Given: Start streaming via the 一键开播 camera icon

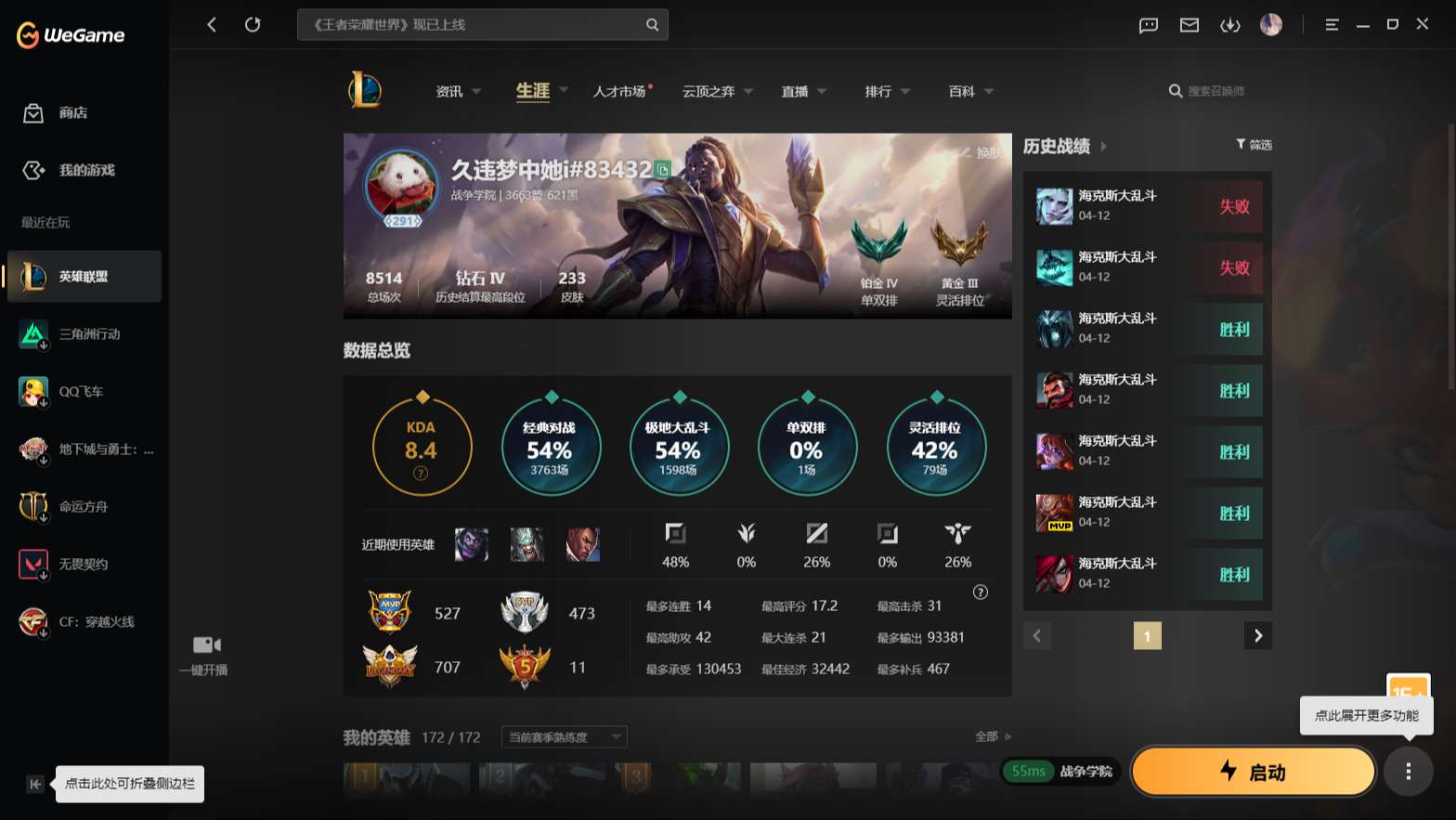Looking at the screenshot, I should click(204, 644).
